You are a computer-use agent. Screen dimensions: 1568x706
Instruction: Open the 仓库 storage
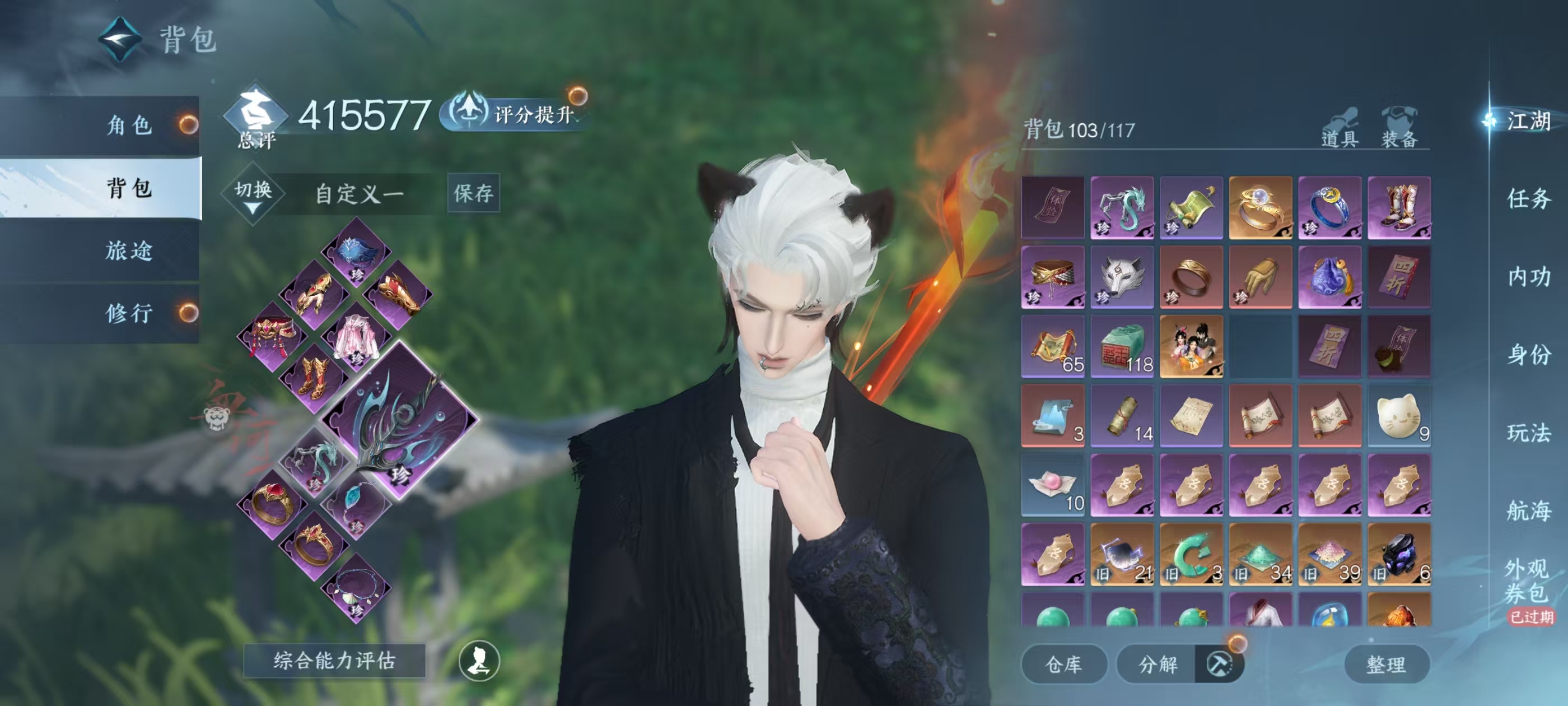coord(1063,664)
